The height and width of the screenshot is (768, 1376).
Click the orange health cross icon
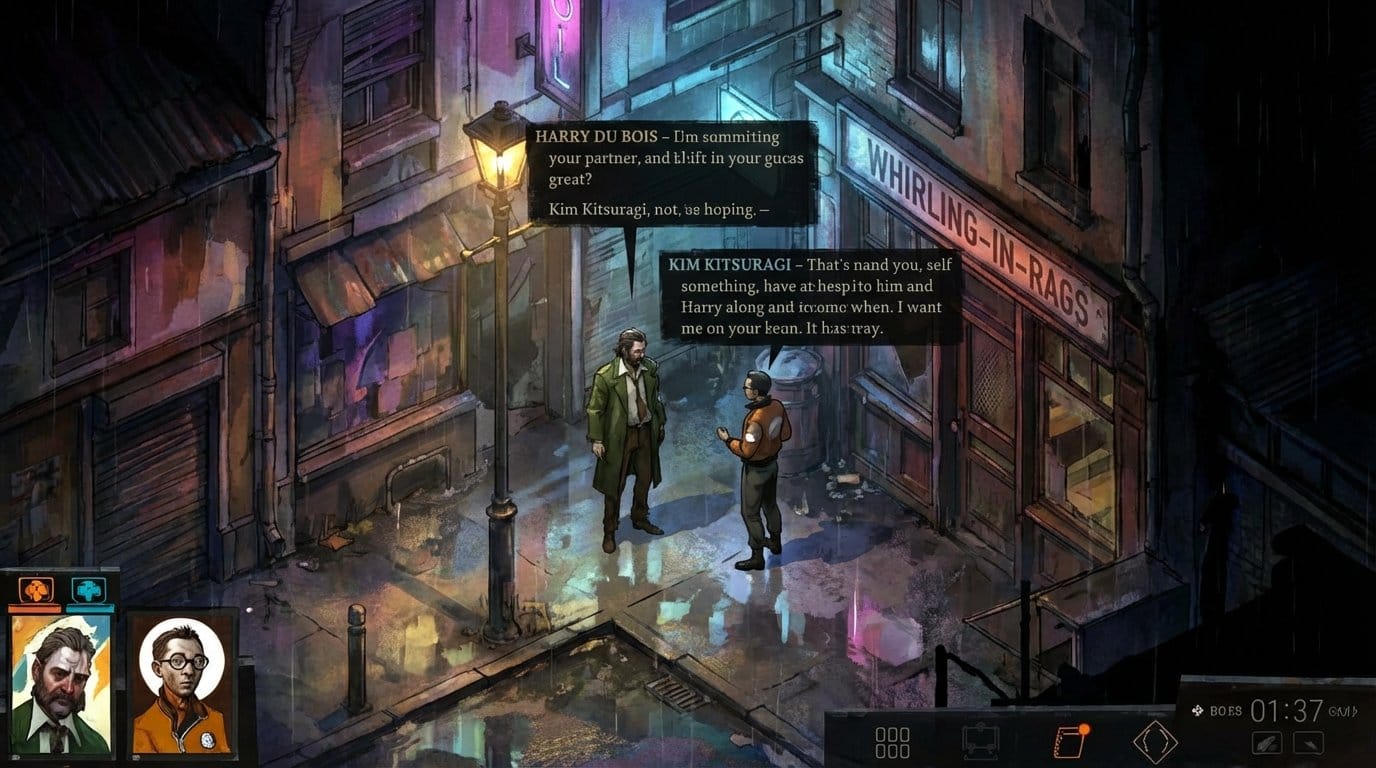35,588
